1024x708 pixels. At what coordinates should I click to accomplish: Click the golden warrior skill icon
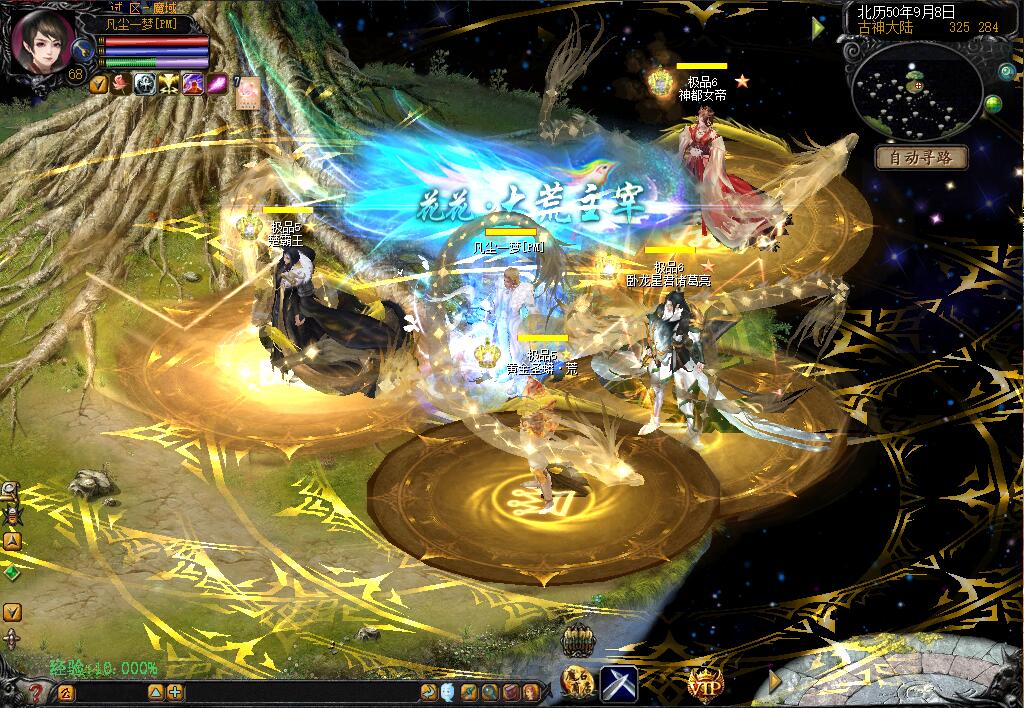coord(577,684)
